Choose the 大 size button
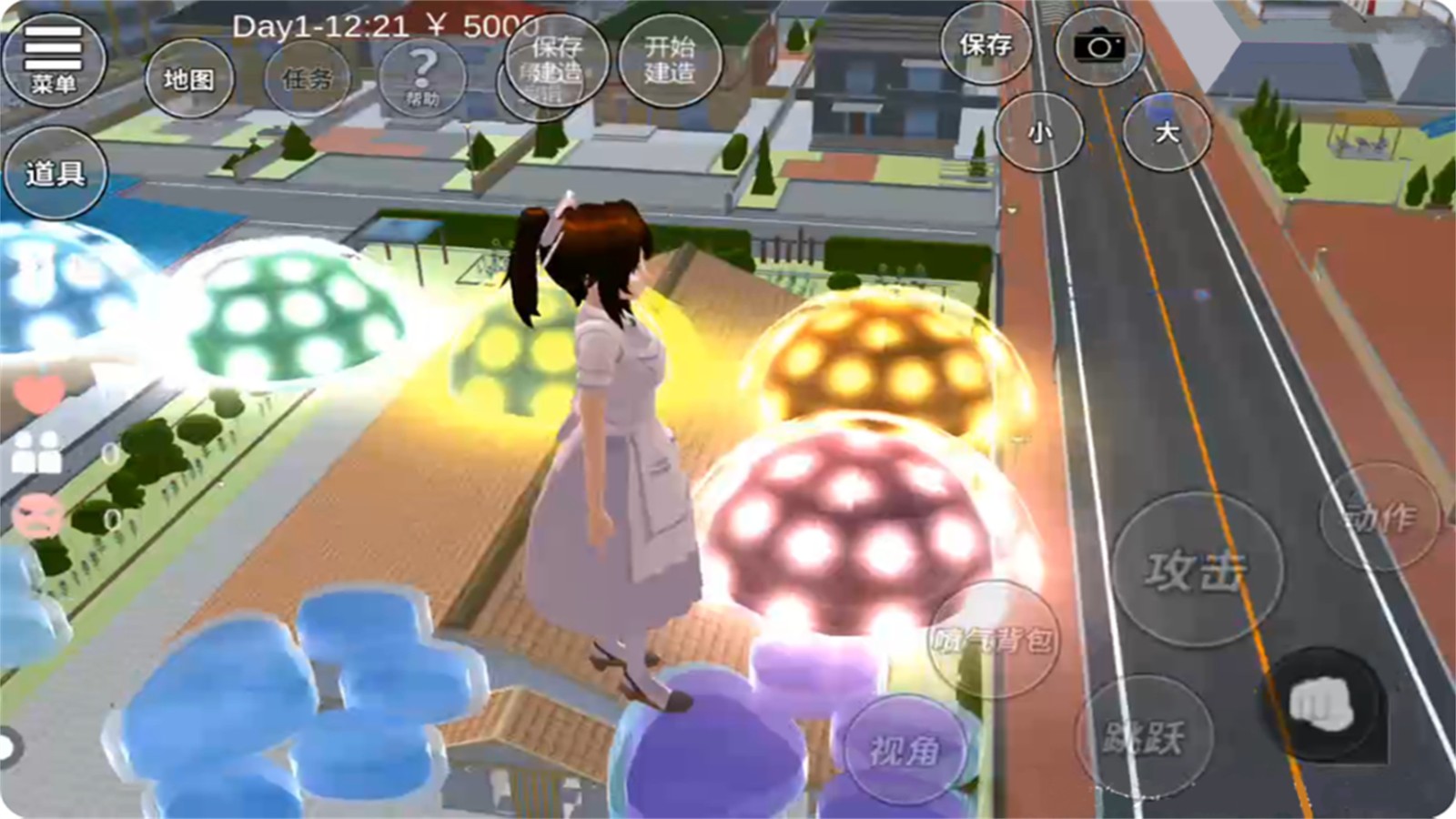This screenshot has height=819, width=1456. pos(1167,133)
